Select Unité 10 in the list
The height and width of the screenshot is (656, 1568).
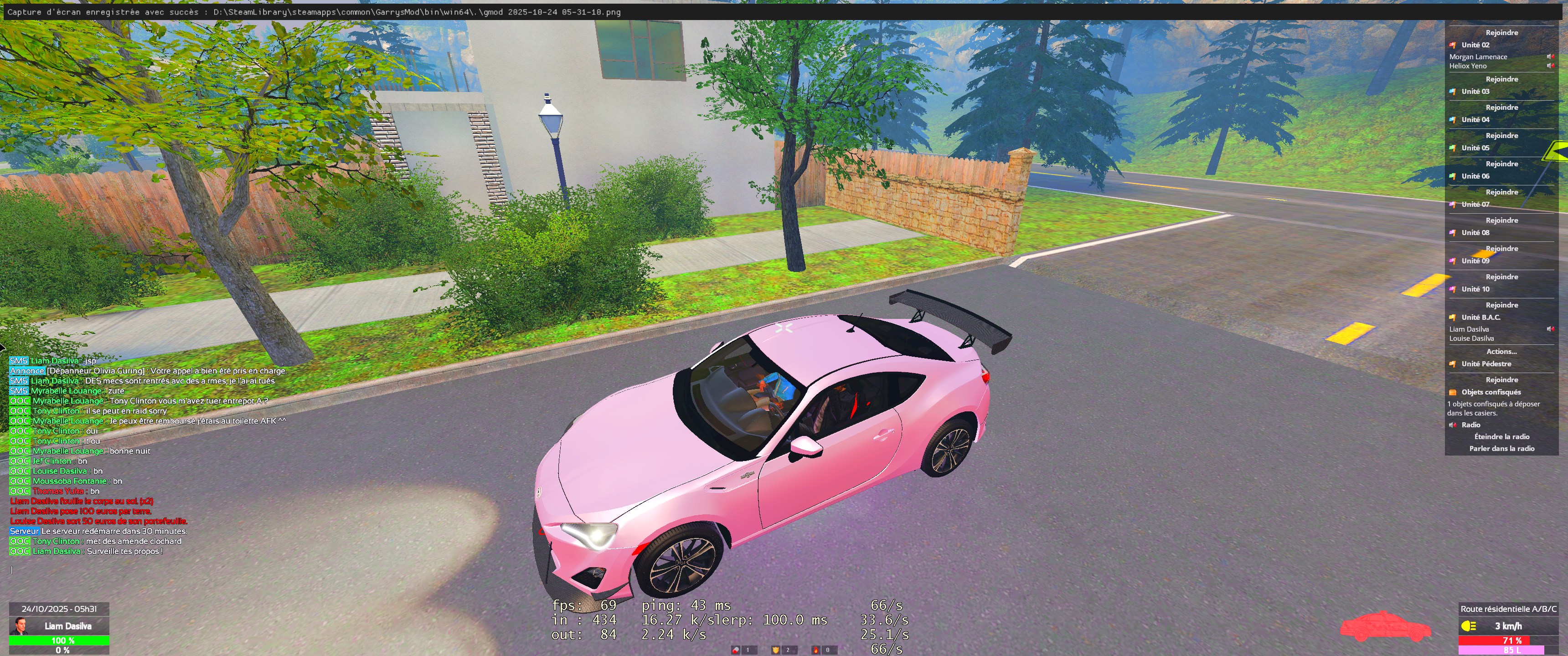pyautogui.click(x=1475, y=290)
